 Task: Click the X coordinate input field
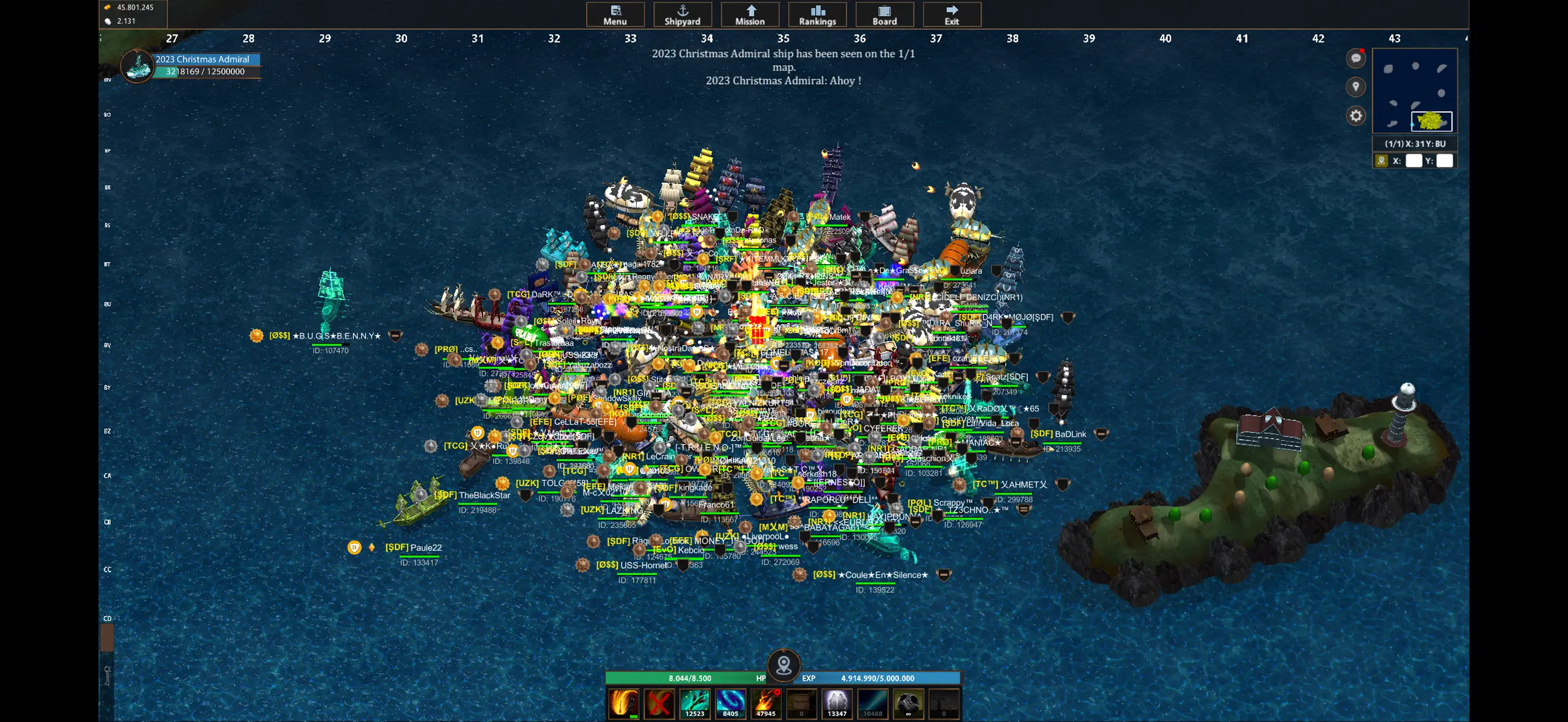pyautogui.click(x=1413, y=160)
